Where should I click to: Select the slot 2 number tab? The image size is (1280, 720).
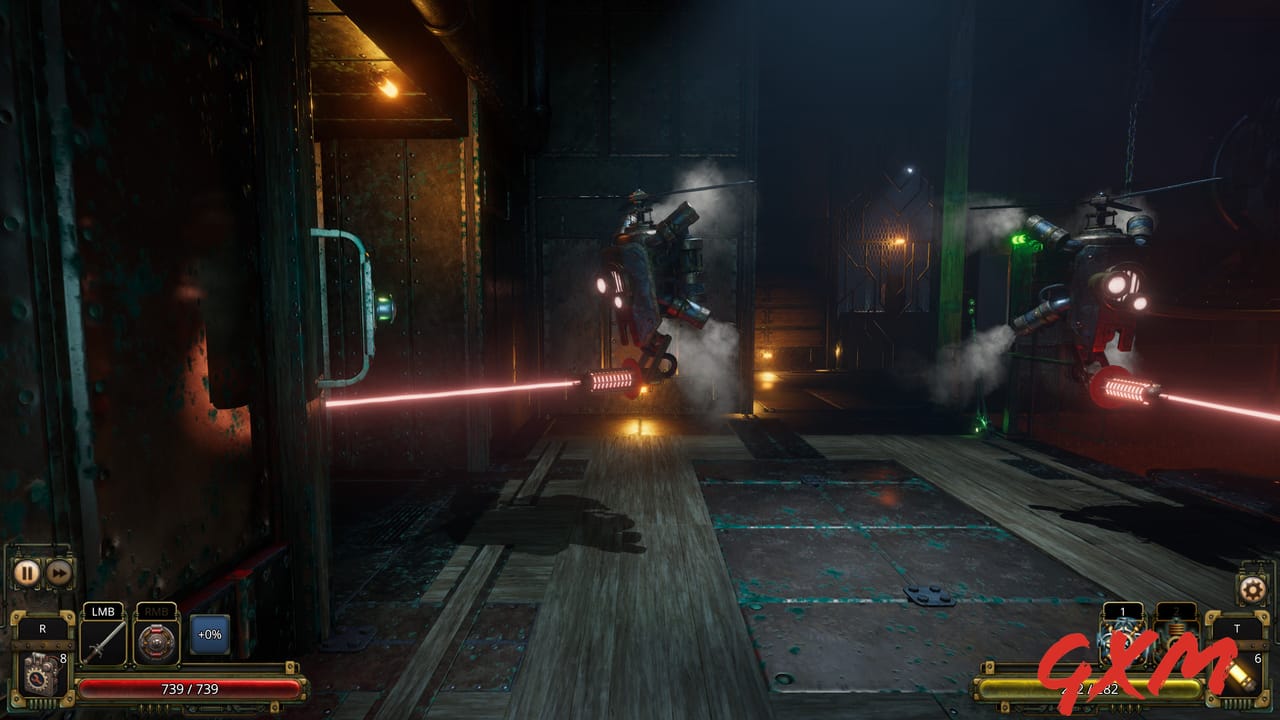tap(1176, 611)
